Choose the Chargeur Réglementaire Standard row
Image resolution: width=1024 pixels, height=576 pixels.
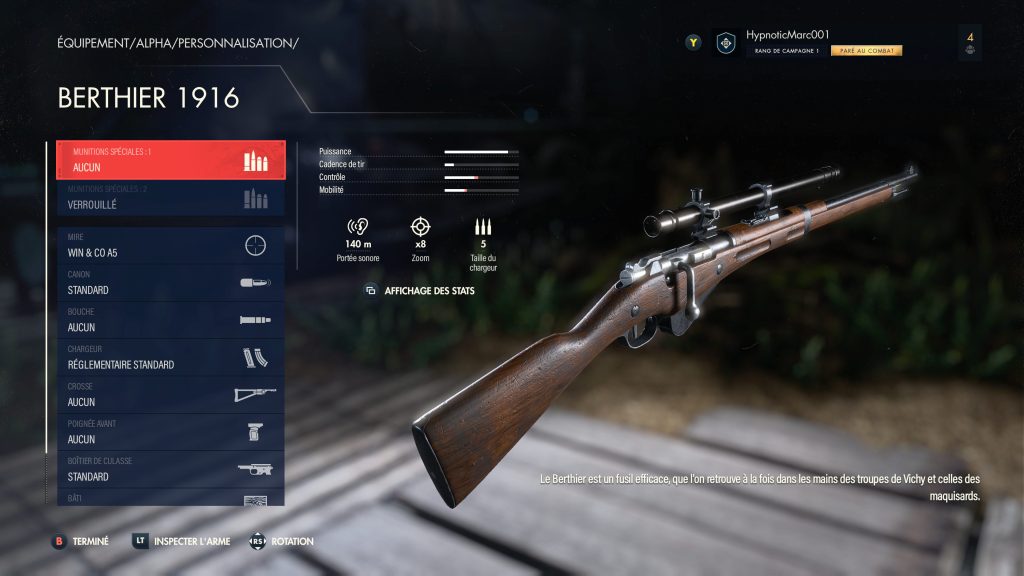point(170,358)
